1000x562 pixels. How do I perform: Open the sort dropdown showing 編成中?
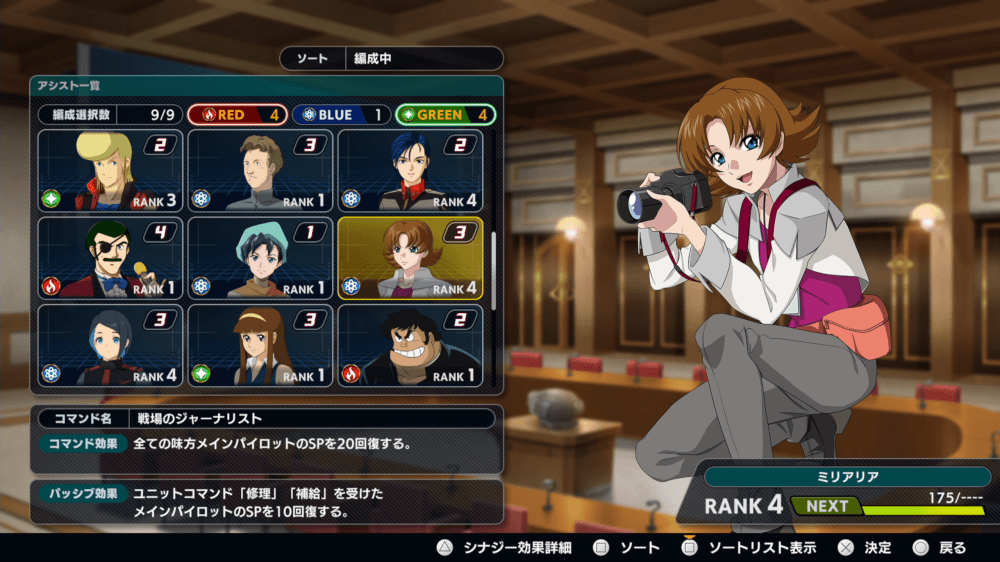[x=391, y=59]
